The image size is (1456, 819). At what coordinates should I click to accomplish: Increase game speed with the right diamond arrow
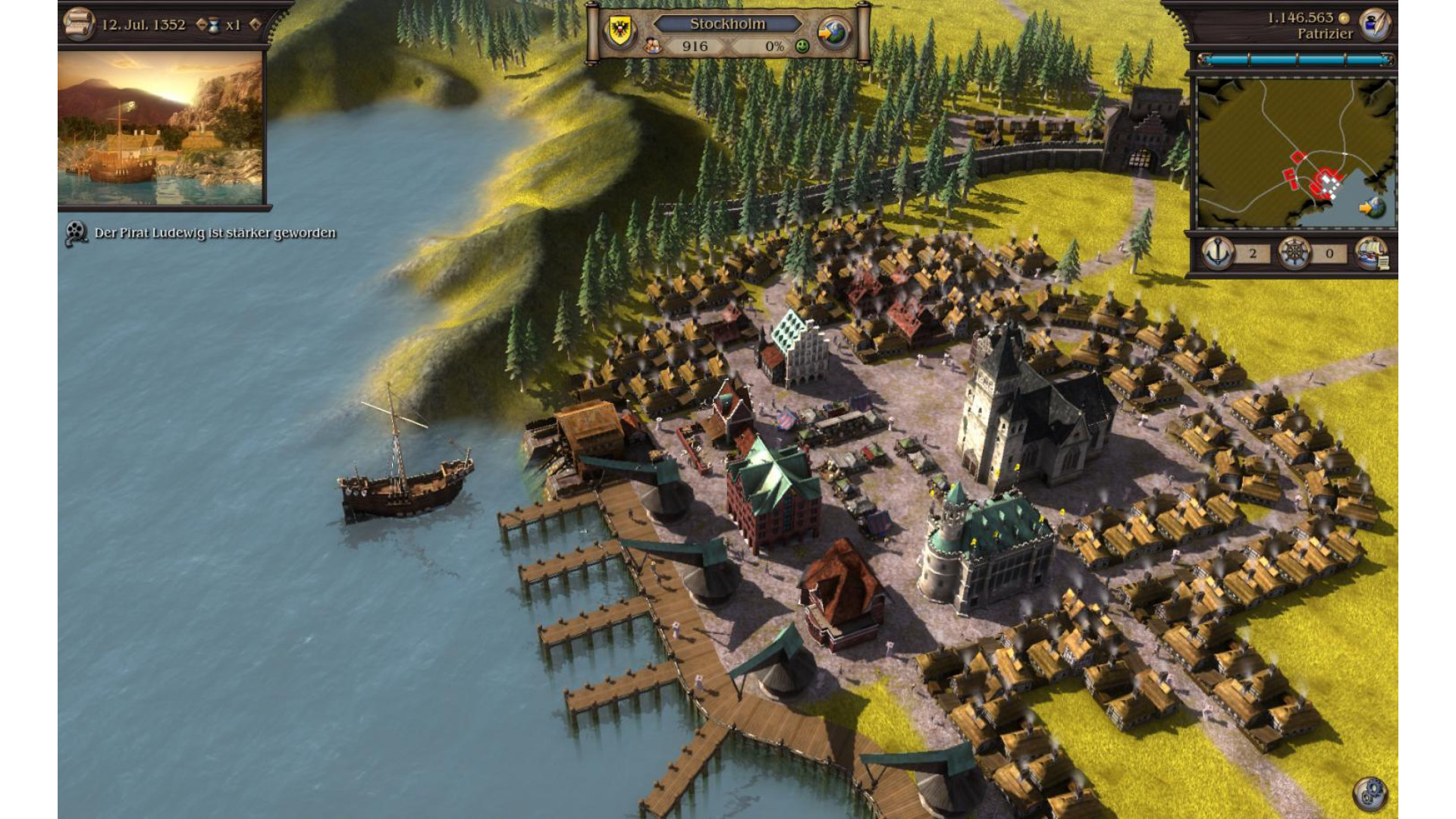pos(256,24)
